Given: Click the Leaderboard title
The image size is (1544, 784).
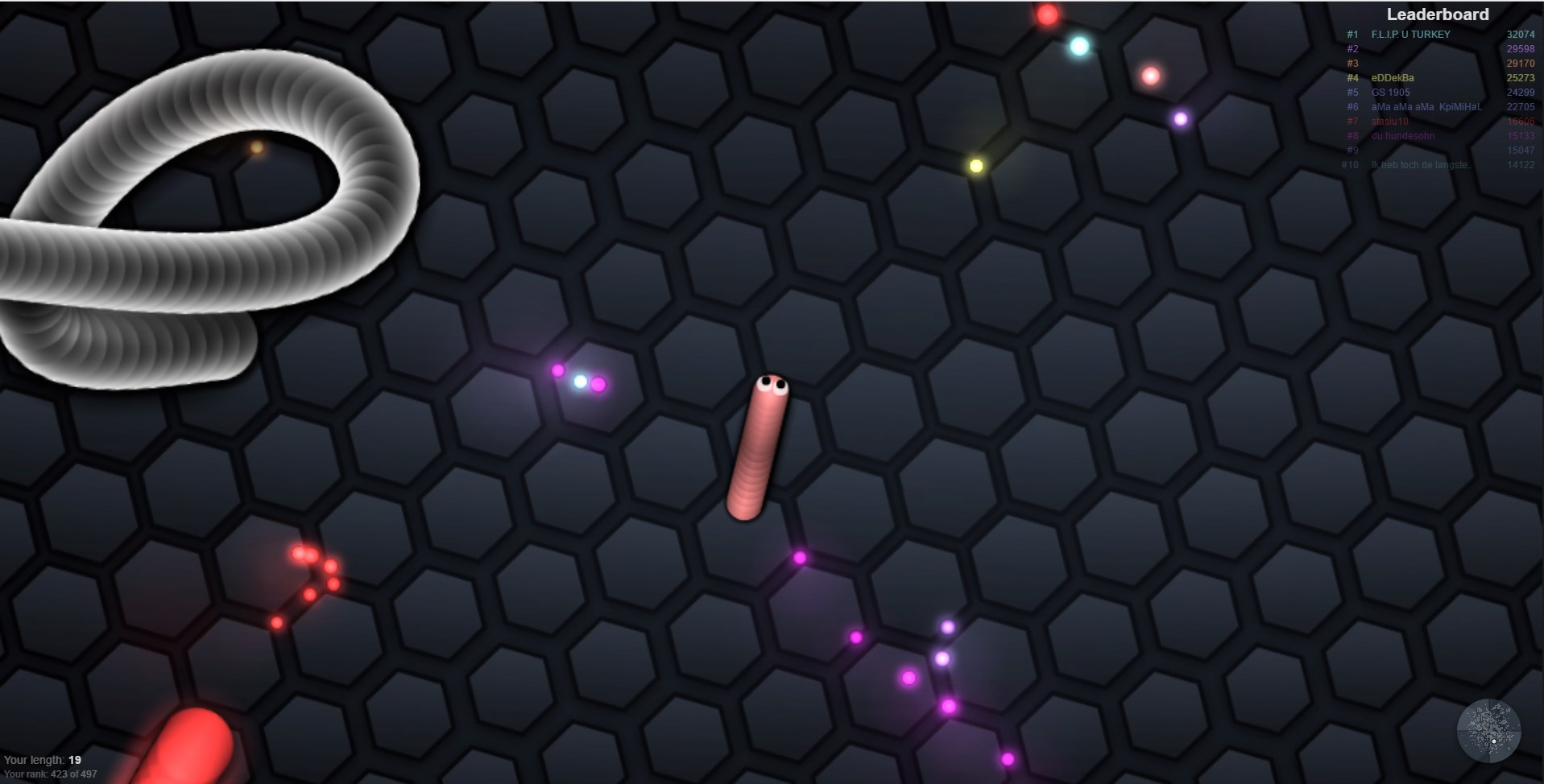Looking at the screenshot, I should point(1436,14).
